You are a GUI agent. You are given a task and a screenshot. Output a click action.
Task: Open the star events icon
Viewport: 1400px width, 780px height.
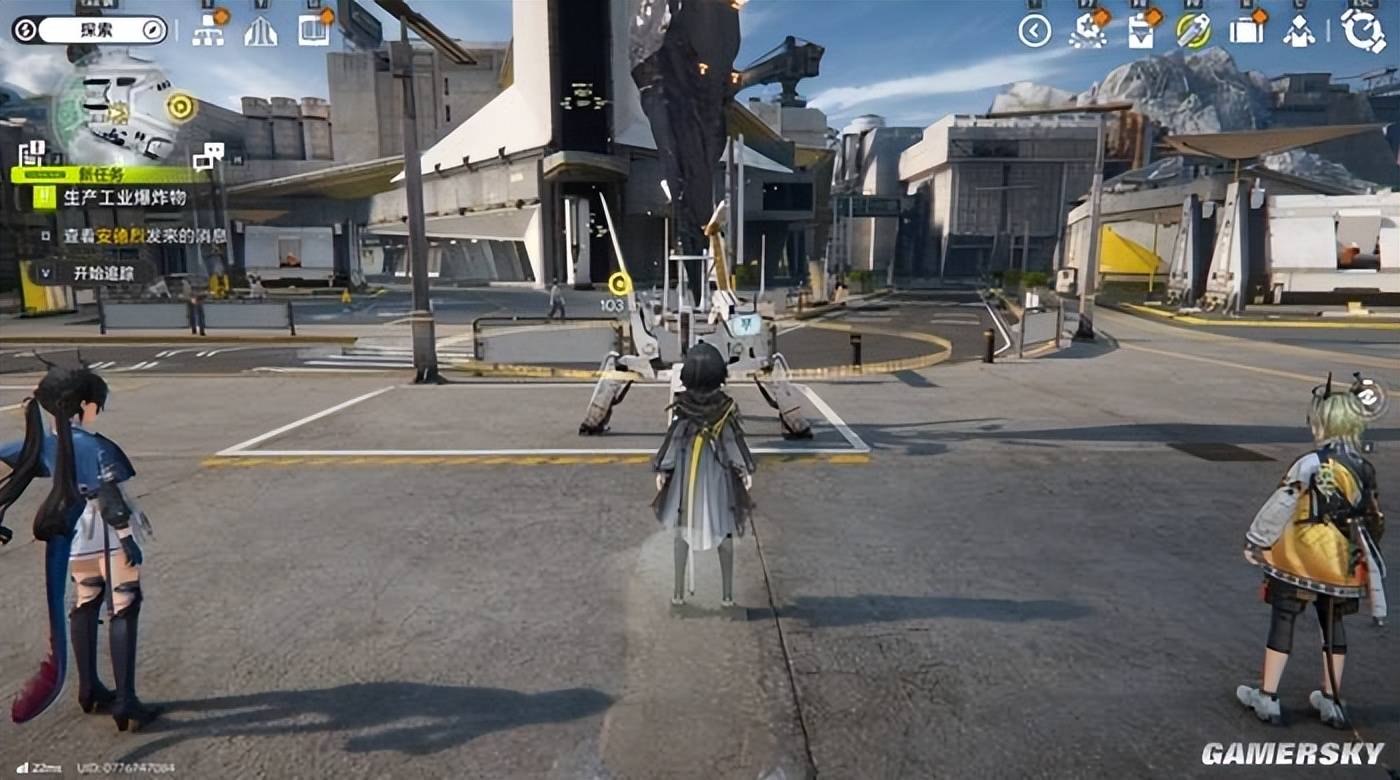[x=1087, y=31]
